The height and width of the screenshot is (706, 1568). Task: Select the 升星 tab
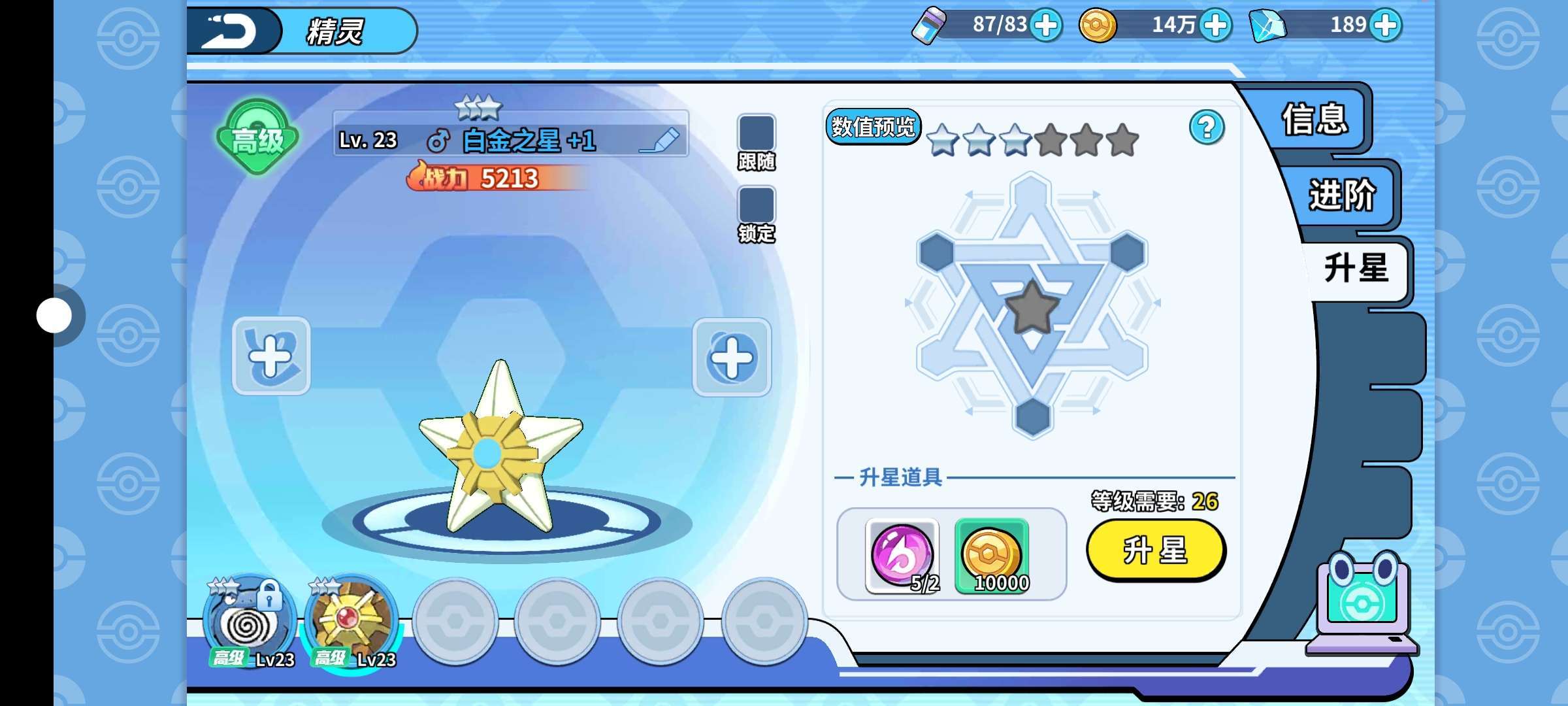(x=1356, y=269)
